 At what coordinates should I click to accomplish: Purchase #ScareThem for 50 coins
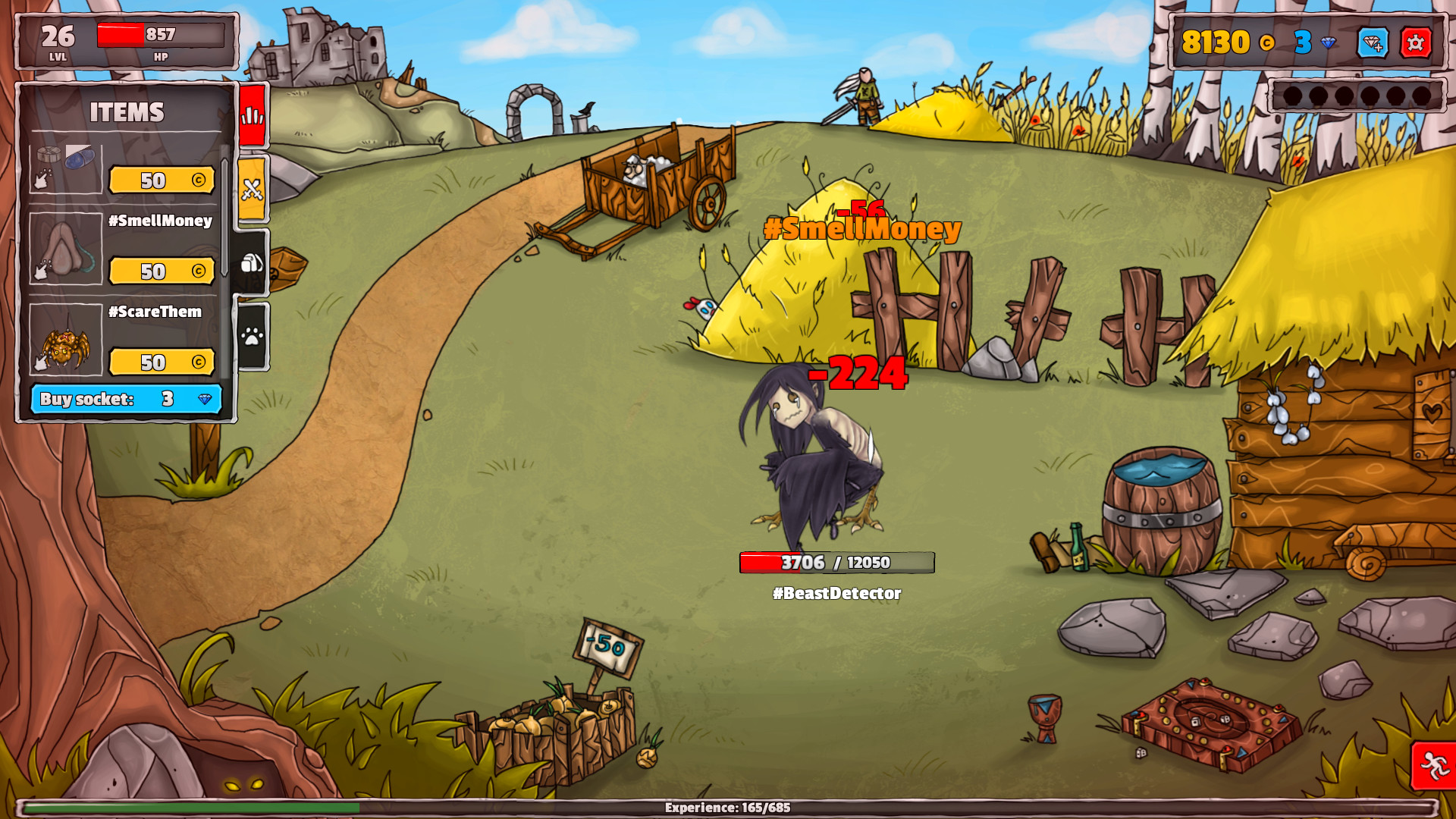tap(161, 362)
